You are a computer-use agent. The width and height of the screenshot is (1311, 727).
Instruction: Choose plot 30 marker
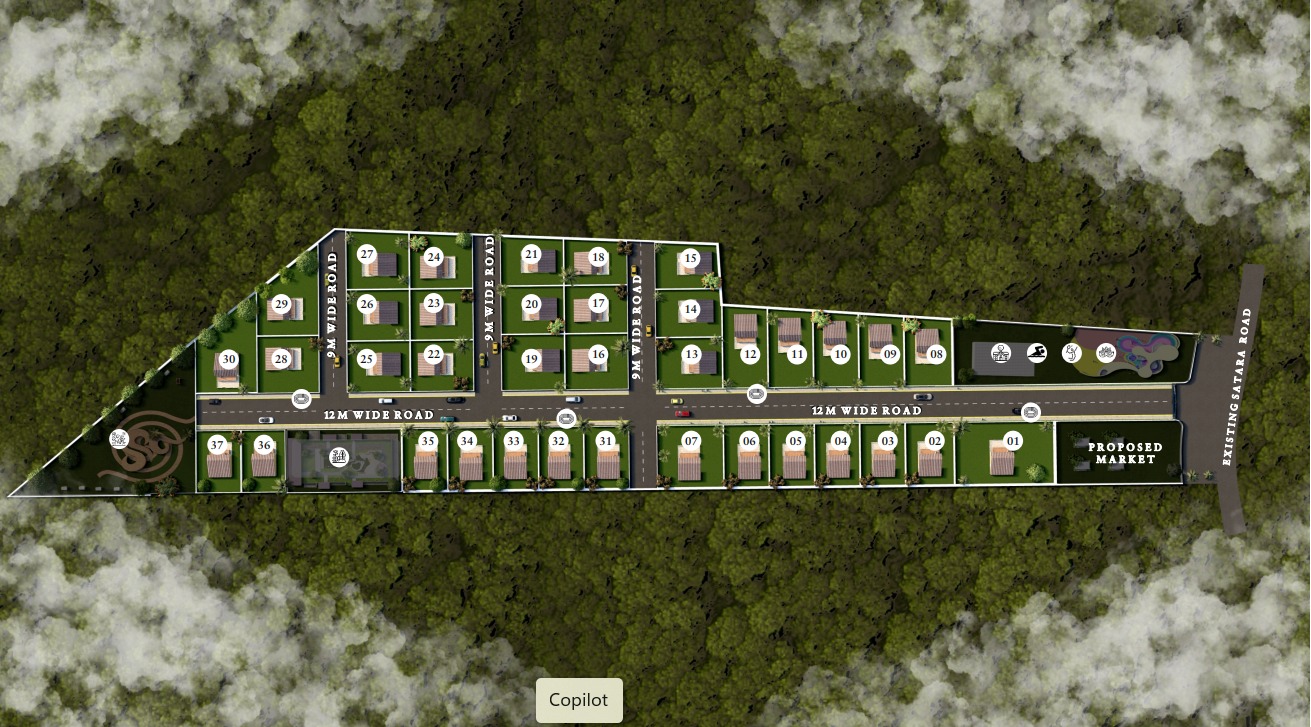click(229, 359)
